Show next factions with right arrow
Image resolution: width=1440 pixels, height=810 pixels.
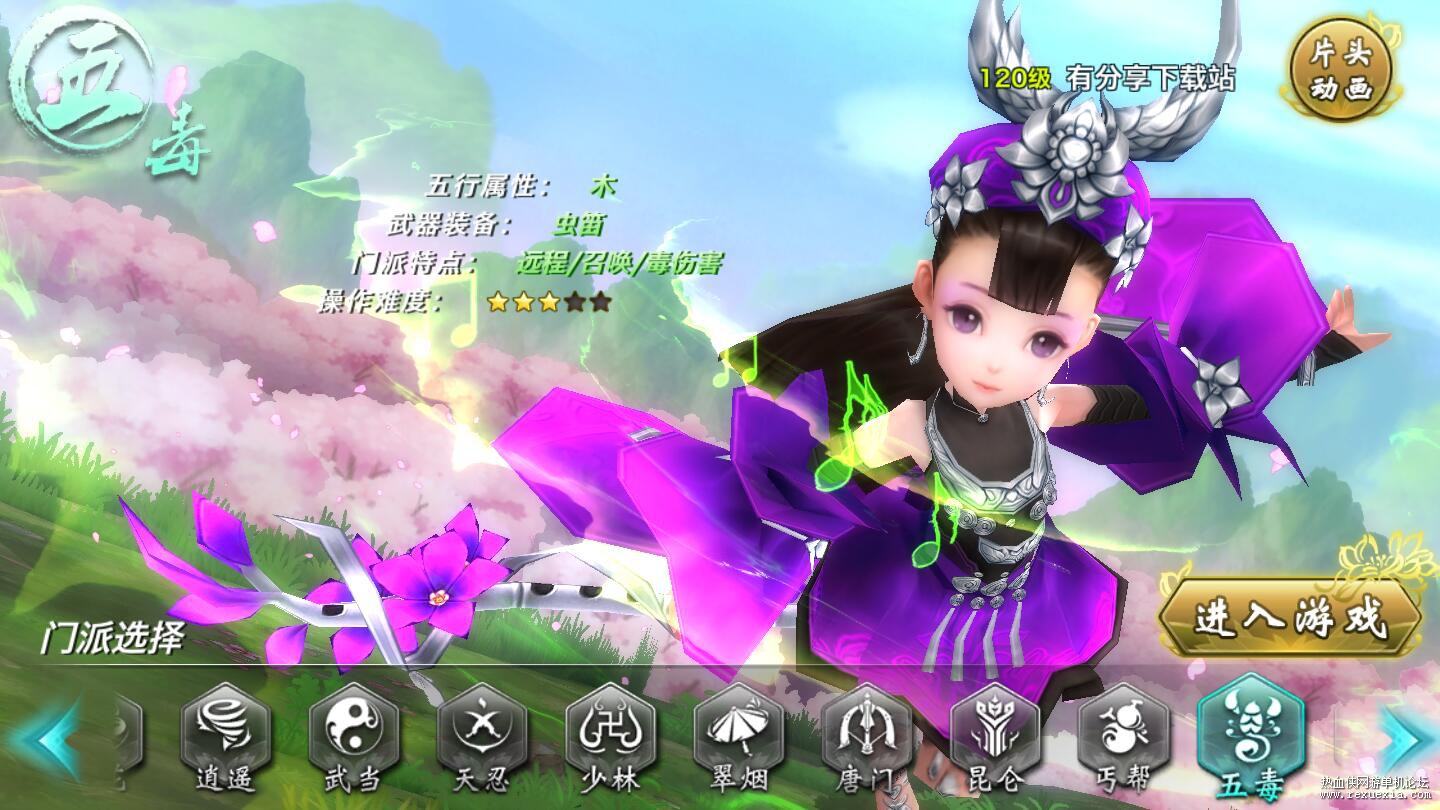tap(1405, 738)
